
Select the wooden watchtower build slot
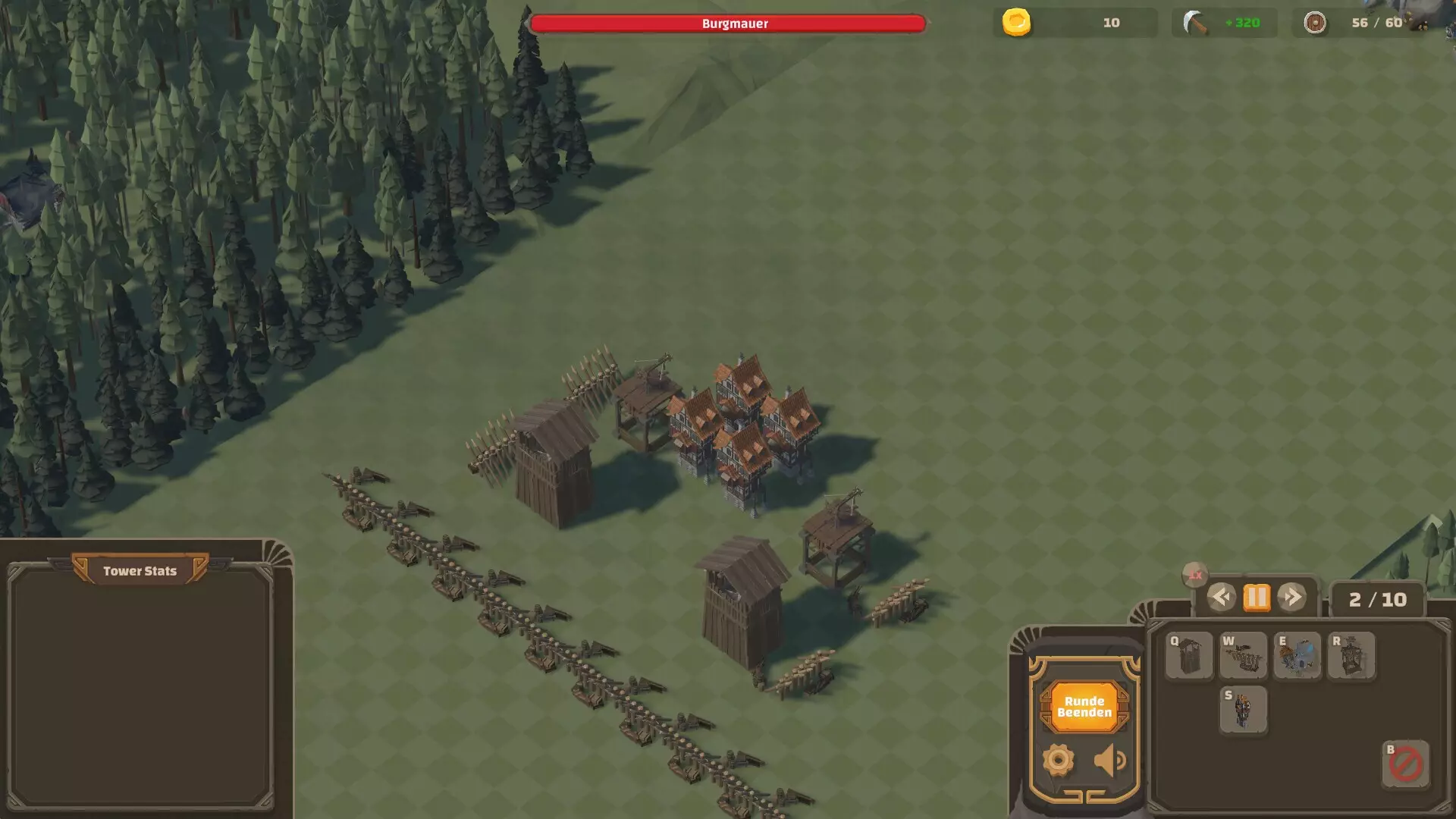click(1189, 656)
